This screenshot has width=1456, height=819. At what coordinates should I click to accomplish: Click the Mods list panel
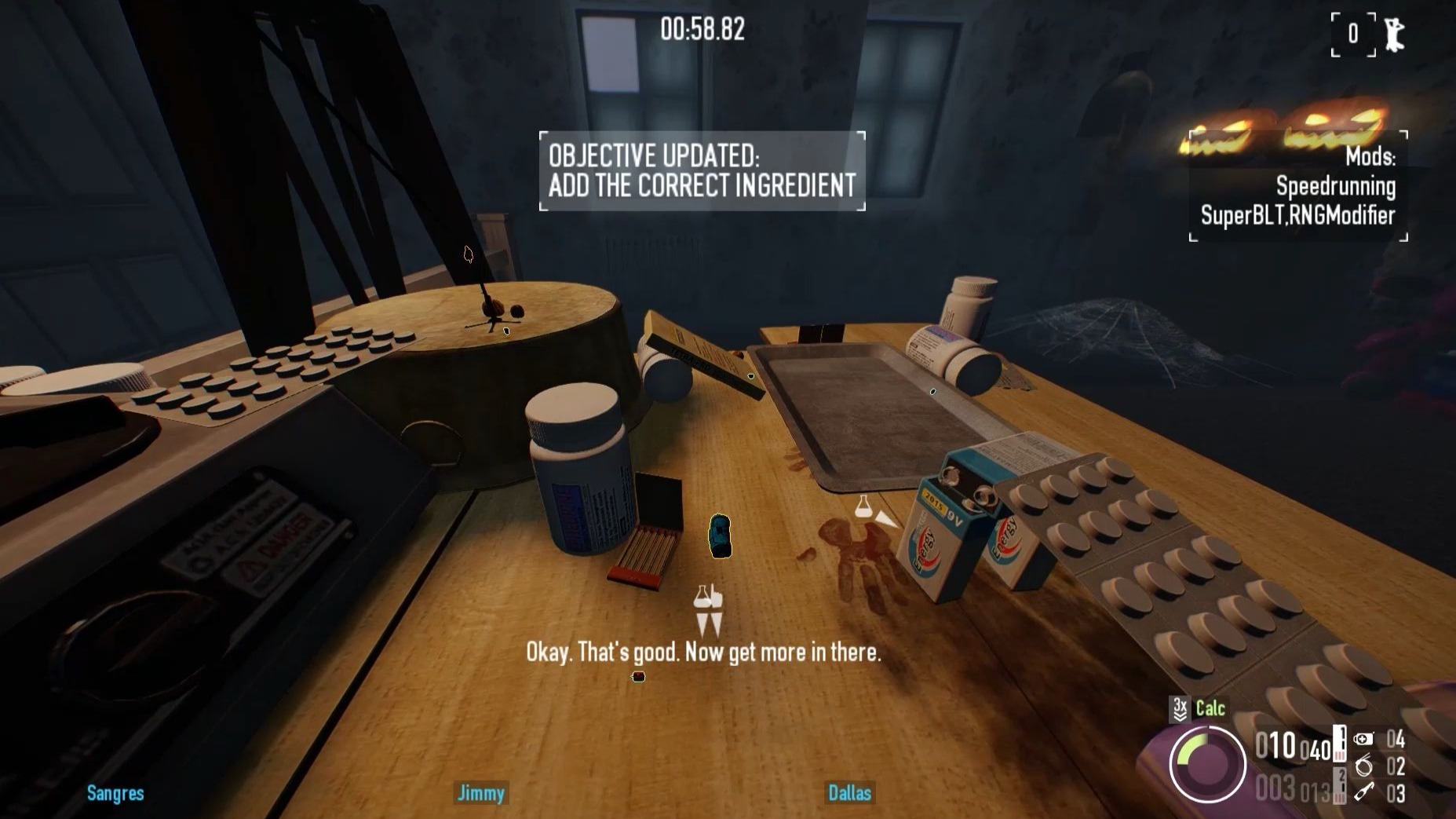1298,186
